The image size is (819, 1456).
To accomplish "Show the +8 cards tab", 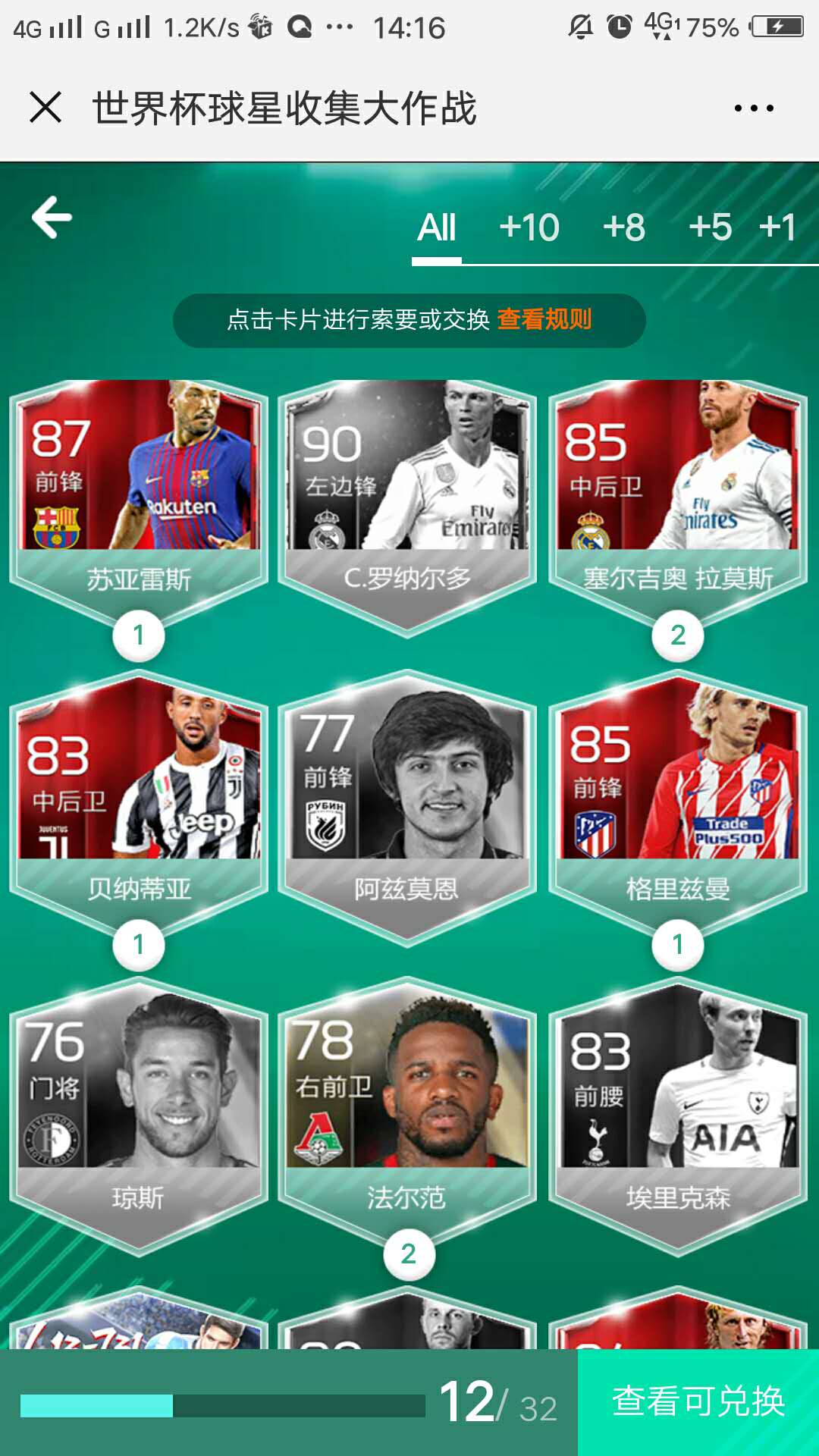I will (623, 227).
